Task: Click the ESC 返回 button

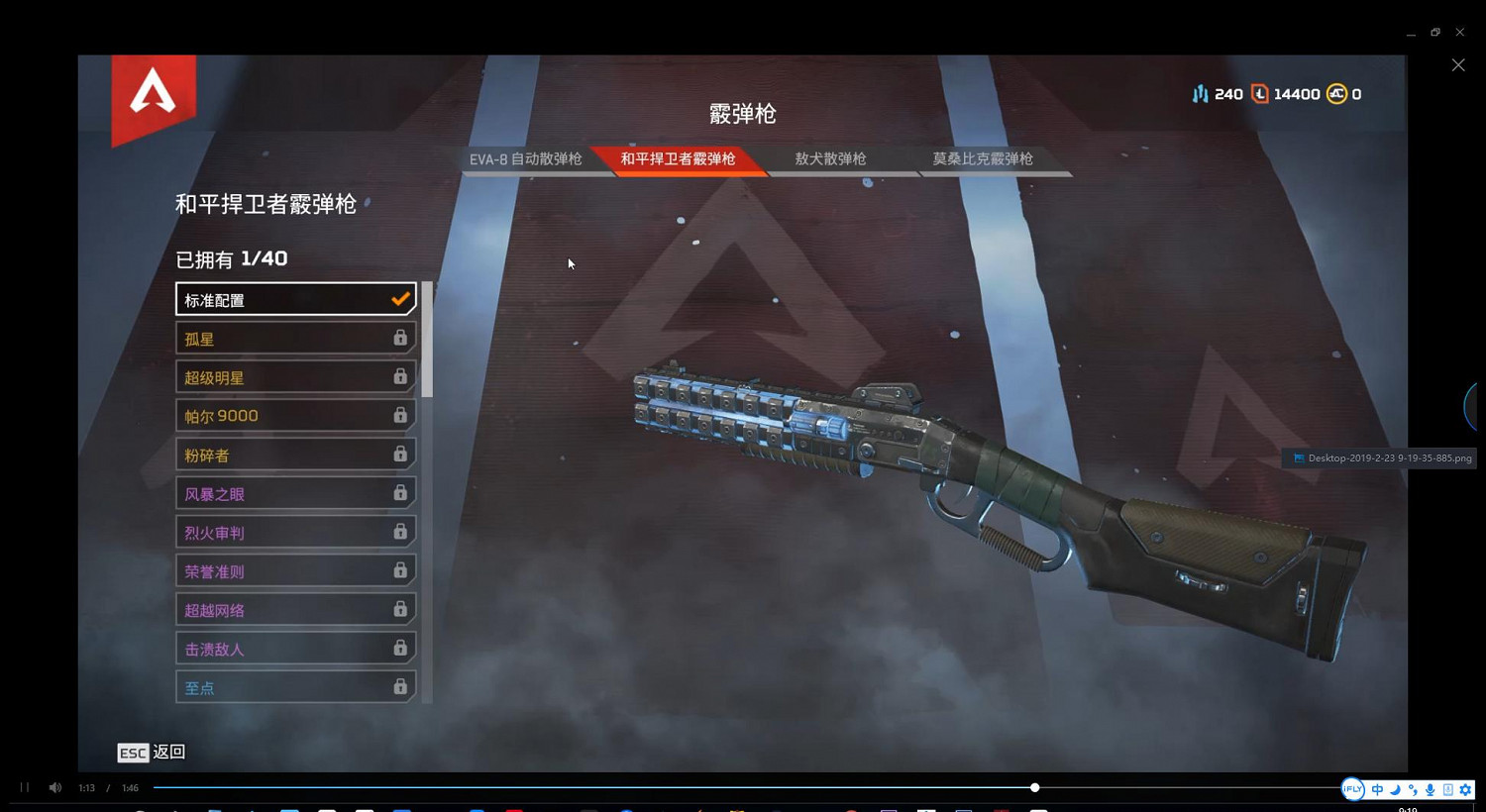Action: click(x=151, y=753)
